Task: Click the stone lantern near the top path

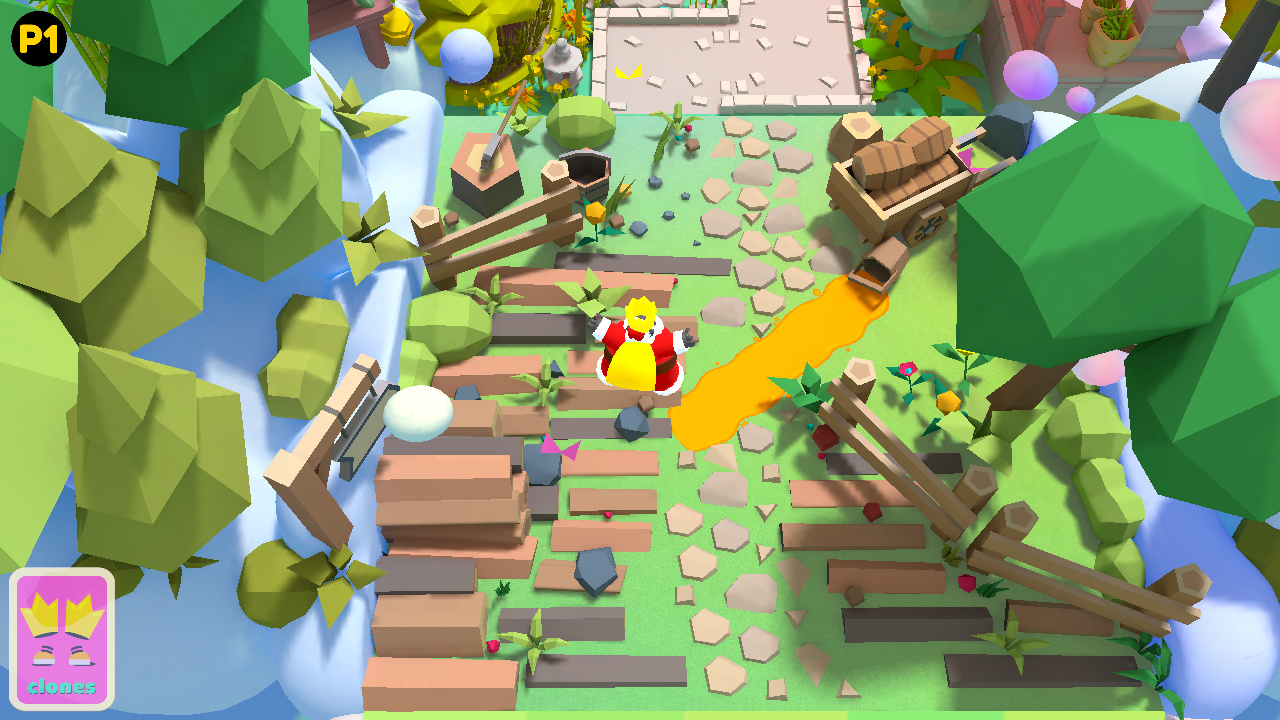Action: [560, 60]
